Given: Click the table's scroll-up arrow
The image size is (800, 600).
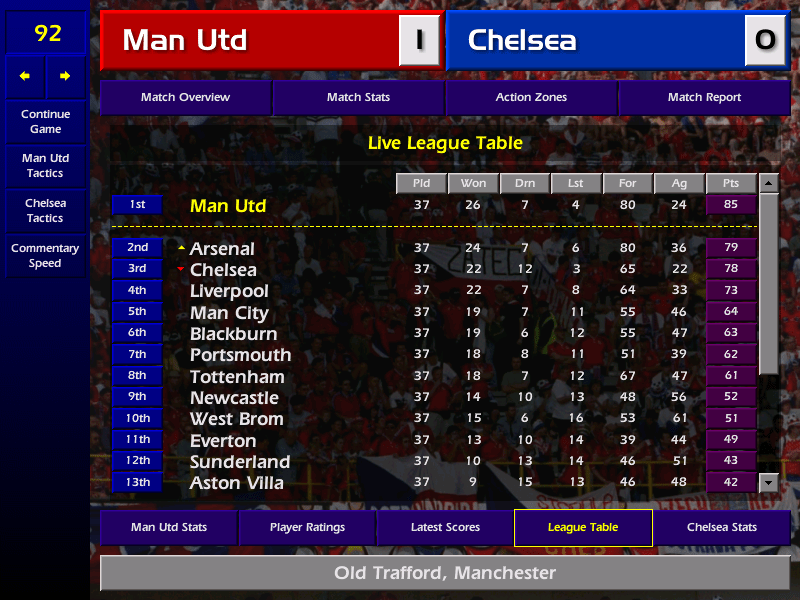Looking at the screenshot, I should click(x=768, y=184).
